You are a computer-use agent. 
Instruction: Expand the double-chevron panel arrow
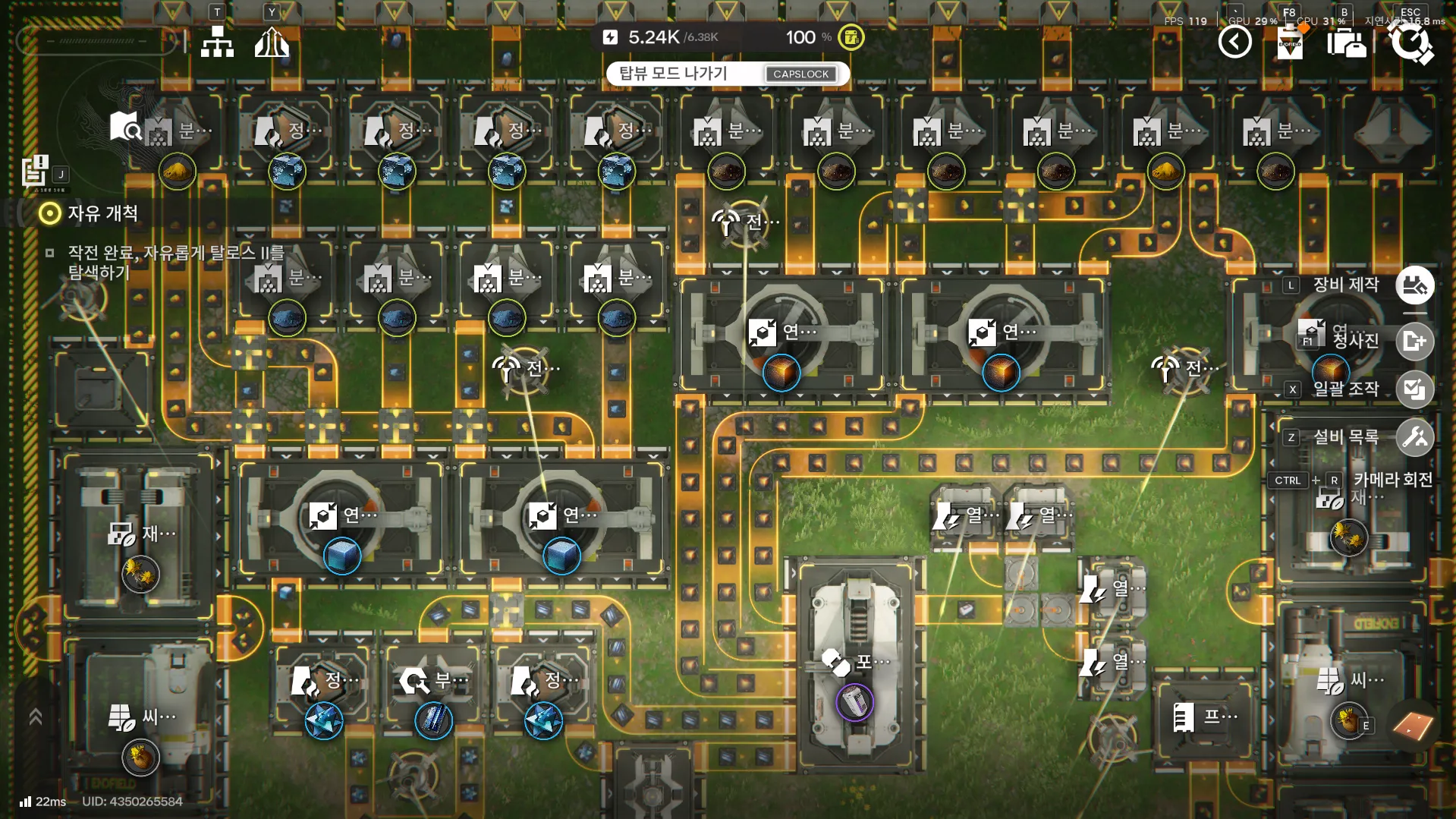tap(35, 717)
